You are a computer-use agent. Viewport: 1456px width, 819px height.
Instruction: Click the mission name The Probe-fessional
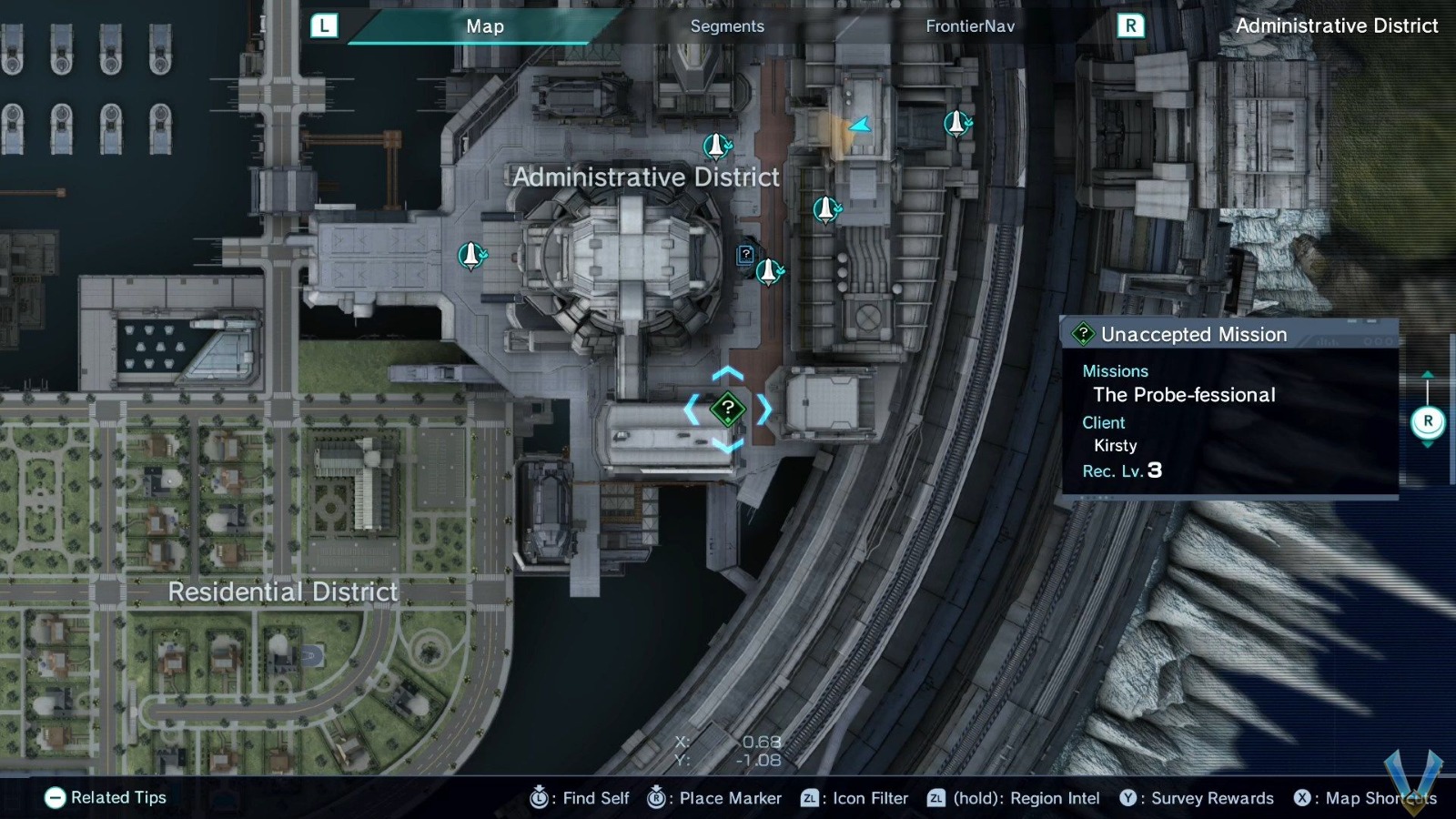[1185, 395]
